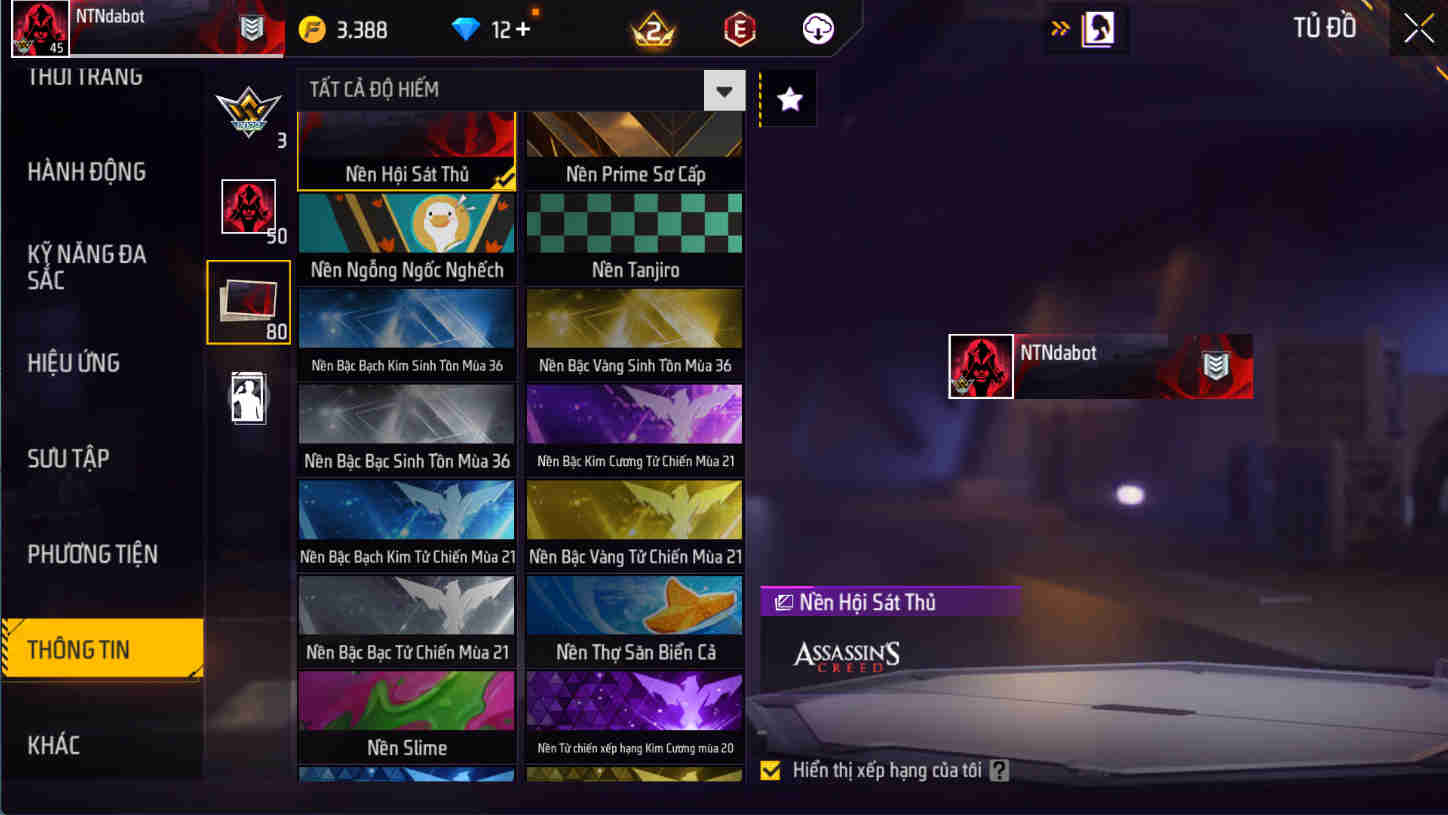This screenshot has height=815, width=1448.
Task: Select the avatar category icon showing 50 items
Action: coord(248,208)
